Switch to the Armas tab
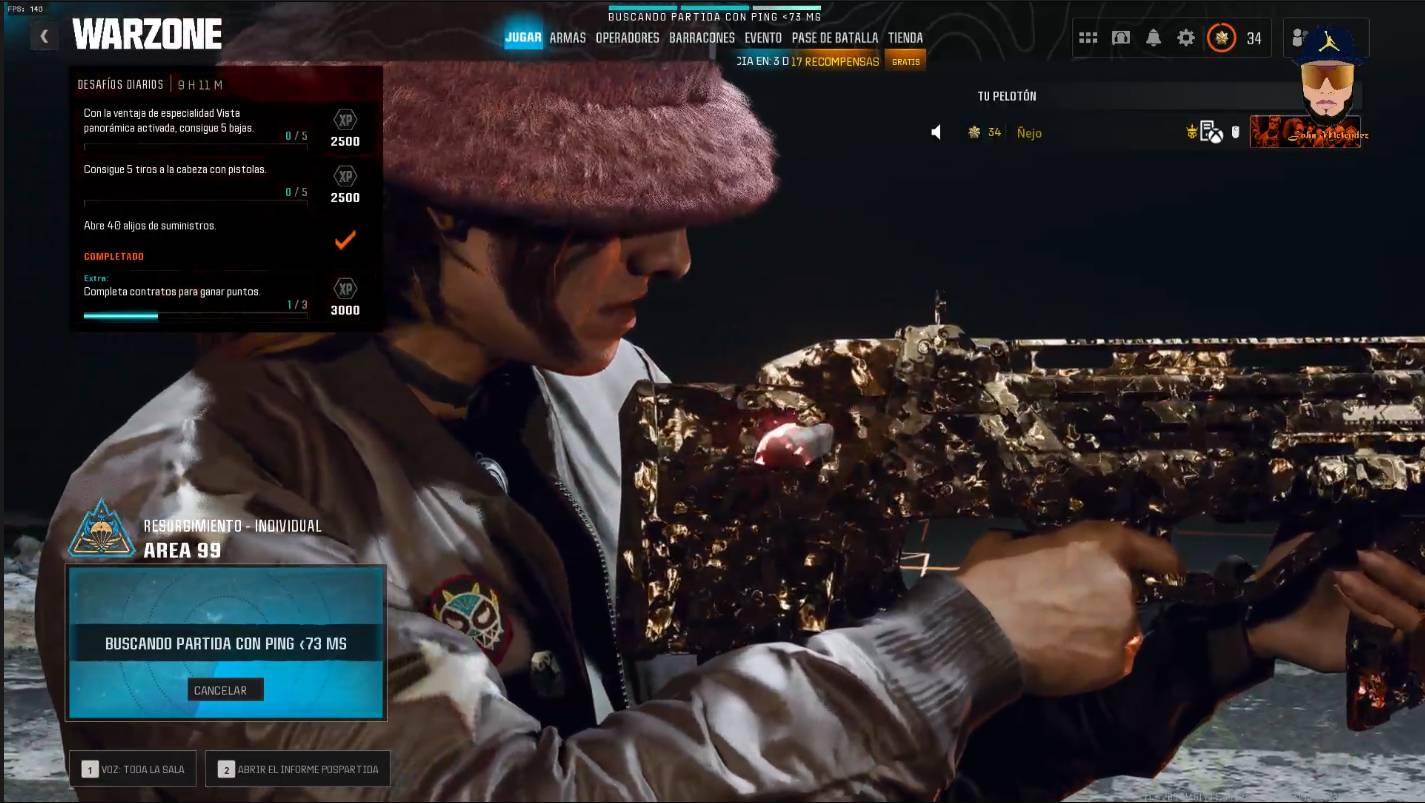Screen dimensions: 1425x803 coord(568,38)
